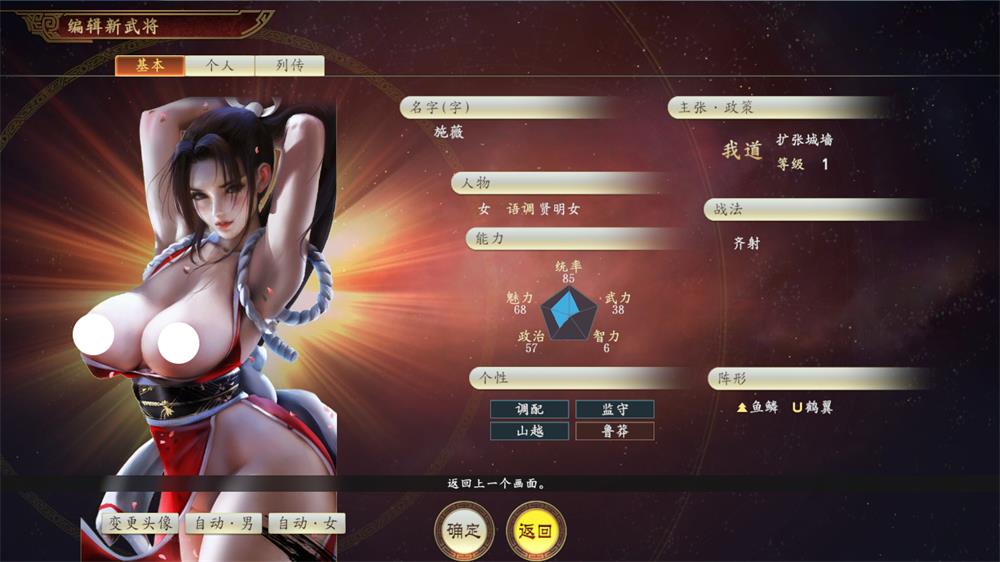Edit the 战法 tactics section
The height and width of the screenshot is (562, 1000).
(815, 210)
